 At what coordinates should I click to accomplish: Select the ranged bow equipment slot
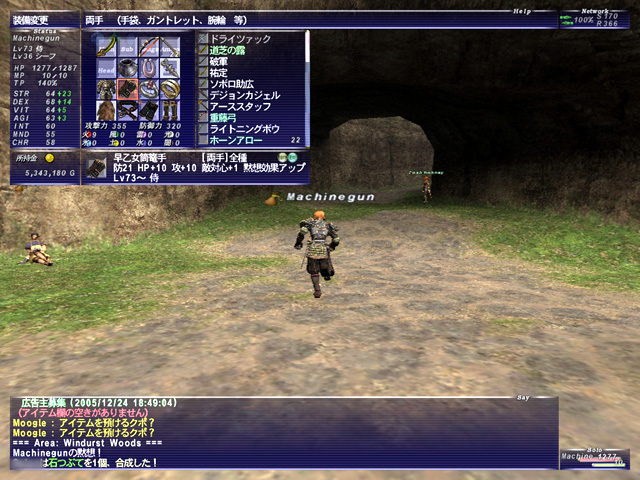[149, 47]
